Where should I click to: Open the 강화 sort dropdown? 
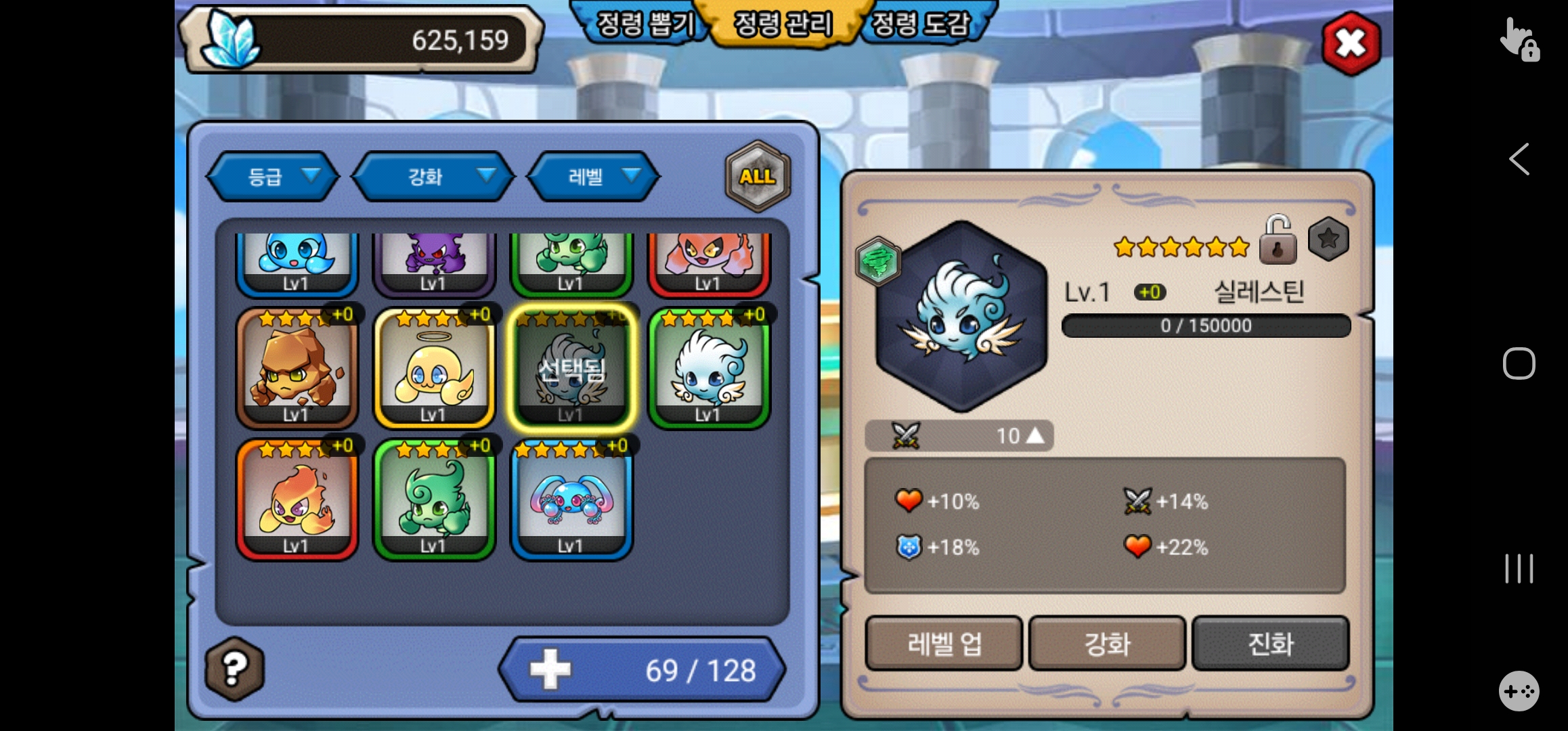click(x=433, y=177)
